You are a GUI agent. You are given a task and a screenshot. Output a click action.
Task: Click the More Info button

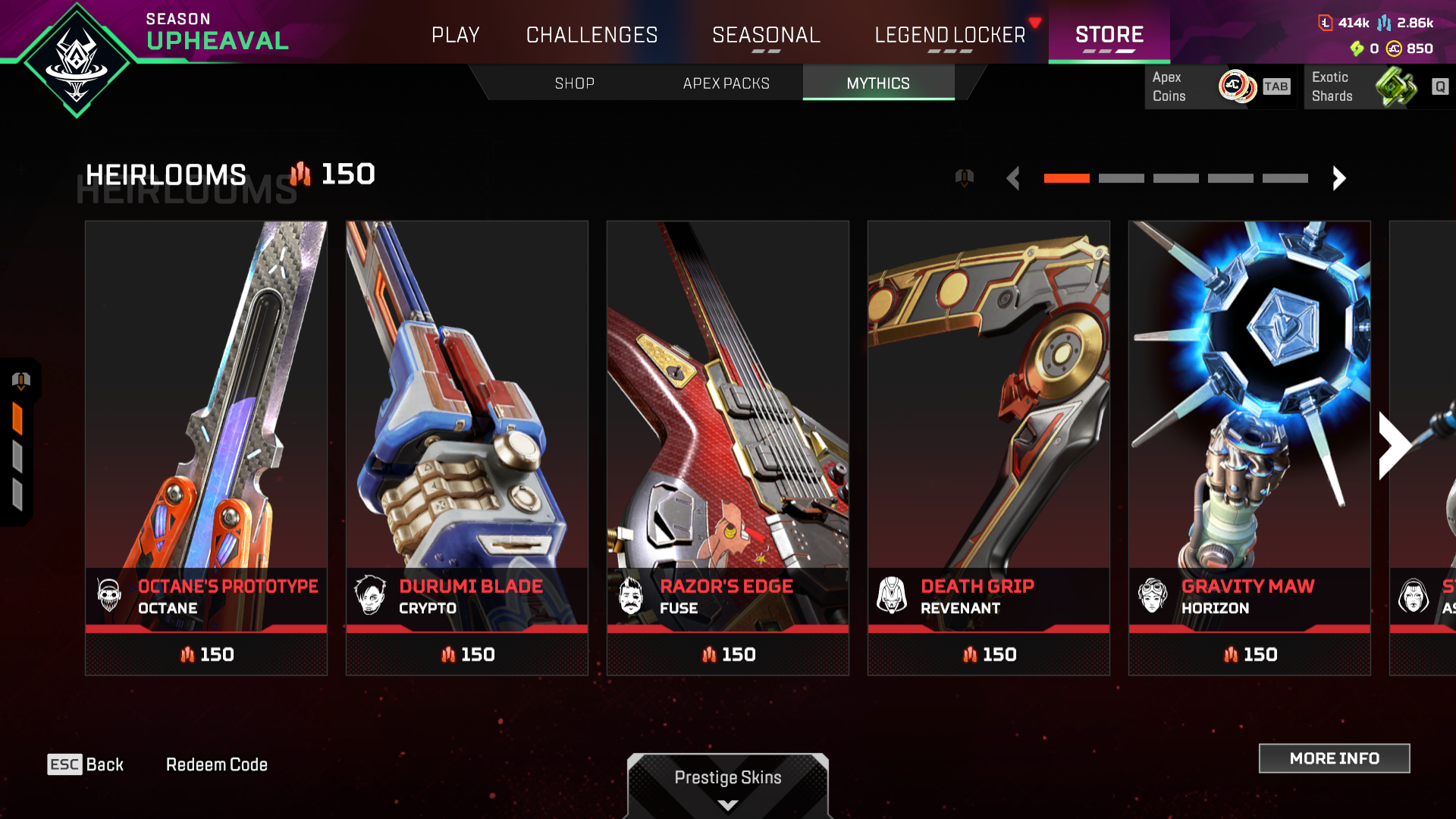pos(1334,758)
